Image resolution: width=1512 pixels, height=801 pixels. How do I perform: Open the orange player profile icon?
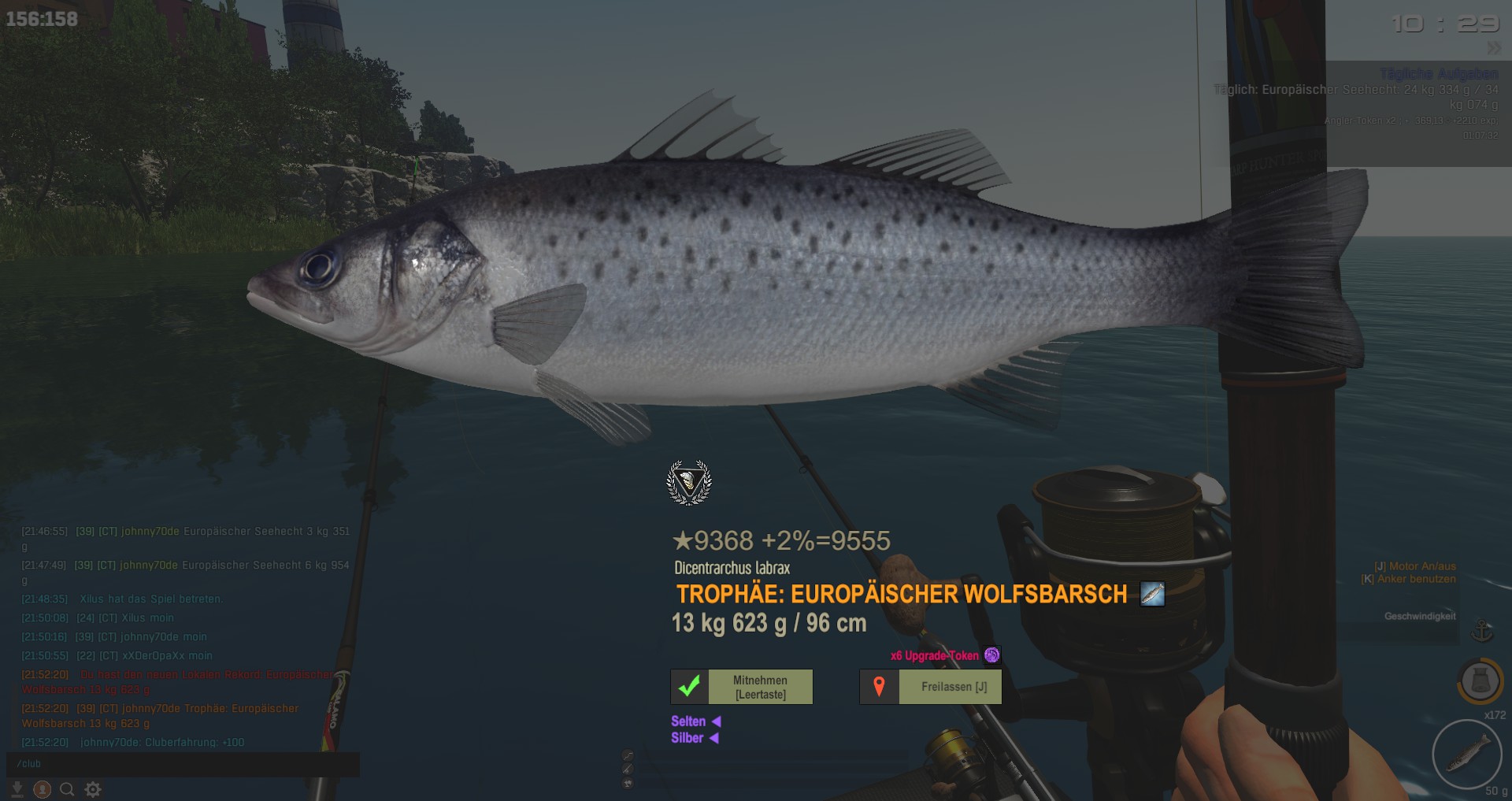pos(43,789)
